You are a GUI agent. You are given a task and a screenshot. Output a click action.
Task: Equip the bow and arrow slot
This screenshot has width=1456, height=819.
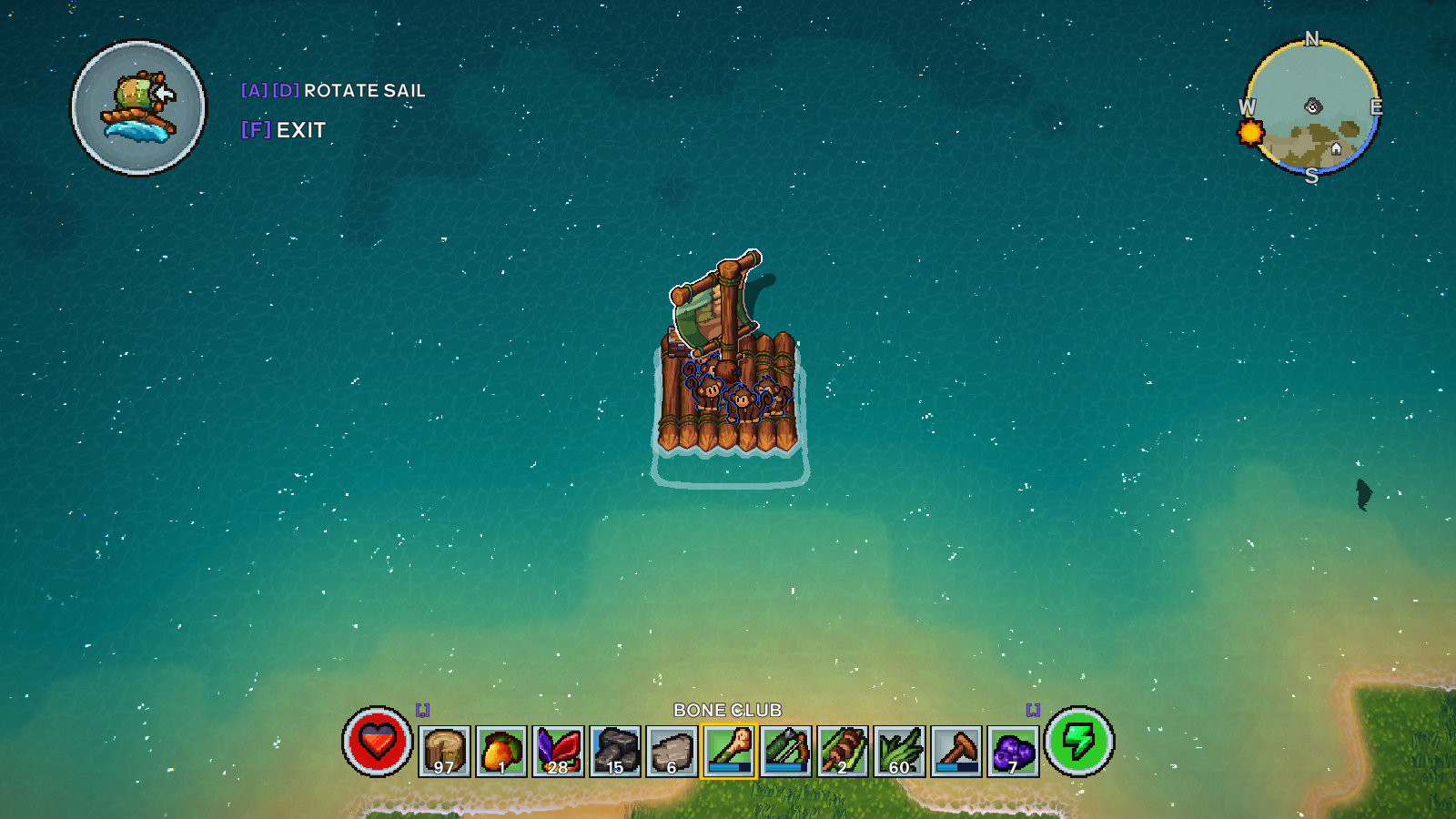pos(785,752)
